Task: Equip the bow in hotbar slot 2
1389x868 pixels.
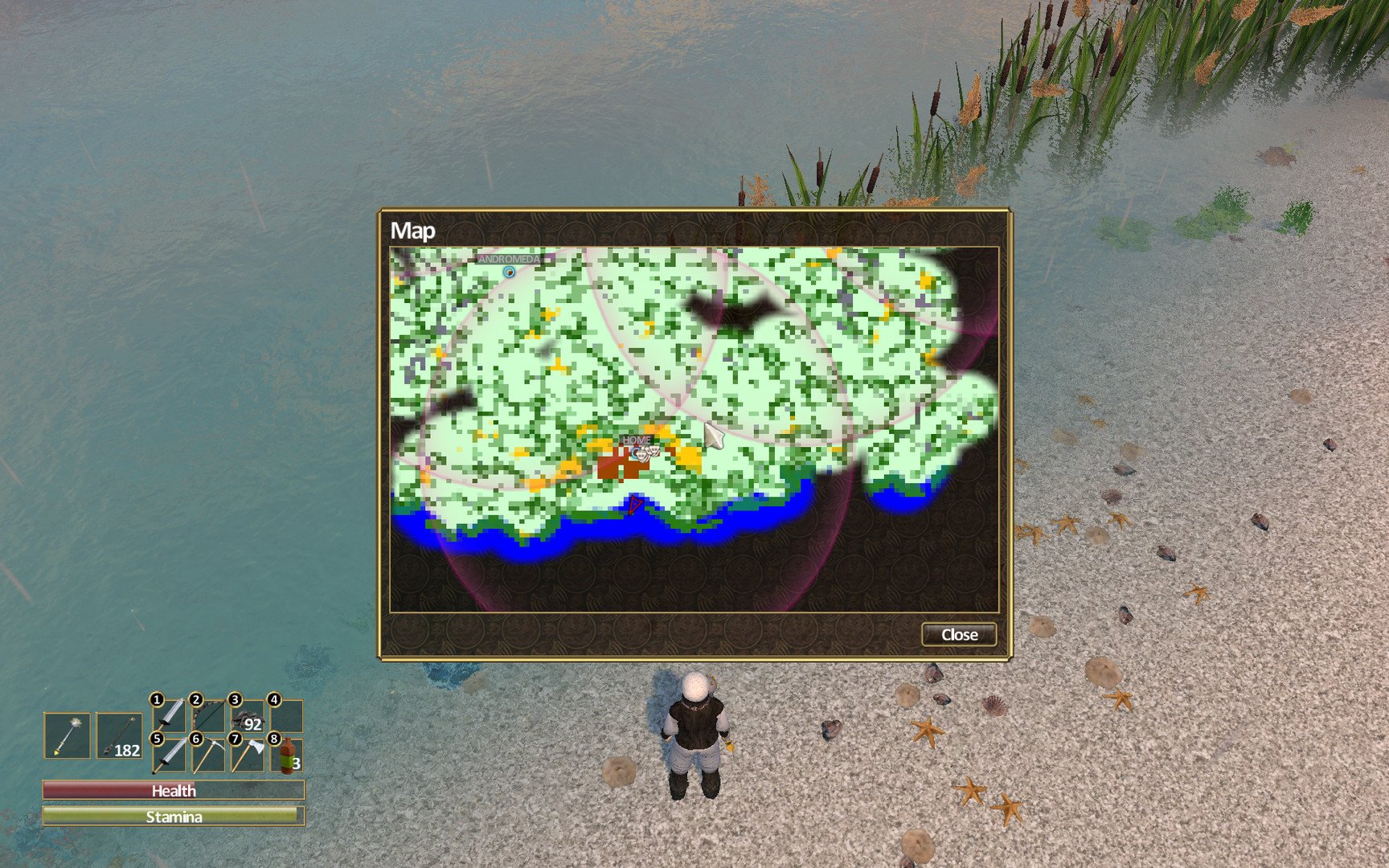Action: pos(208,717)
